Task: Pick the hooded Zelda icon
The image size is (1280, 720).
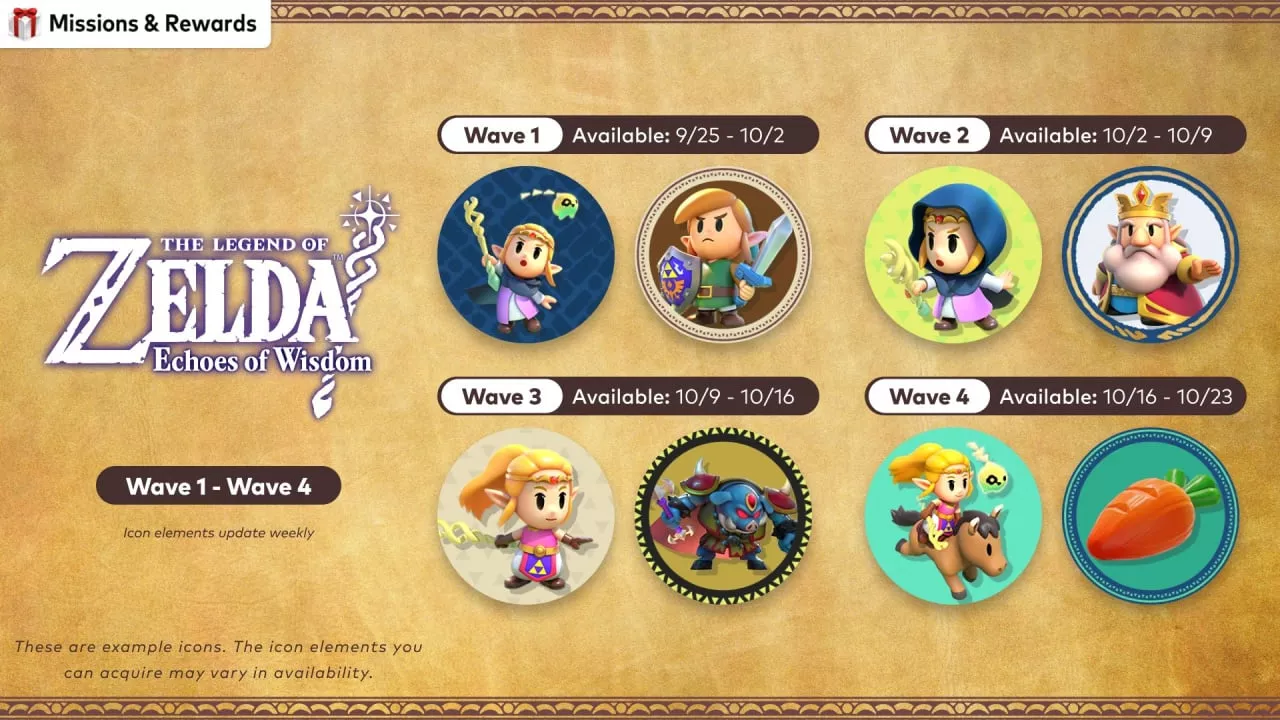Action: pos(952,254)
